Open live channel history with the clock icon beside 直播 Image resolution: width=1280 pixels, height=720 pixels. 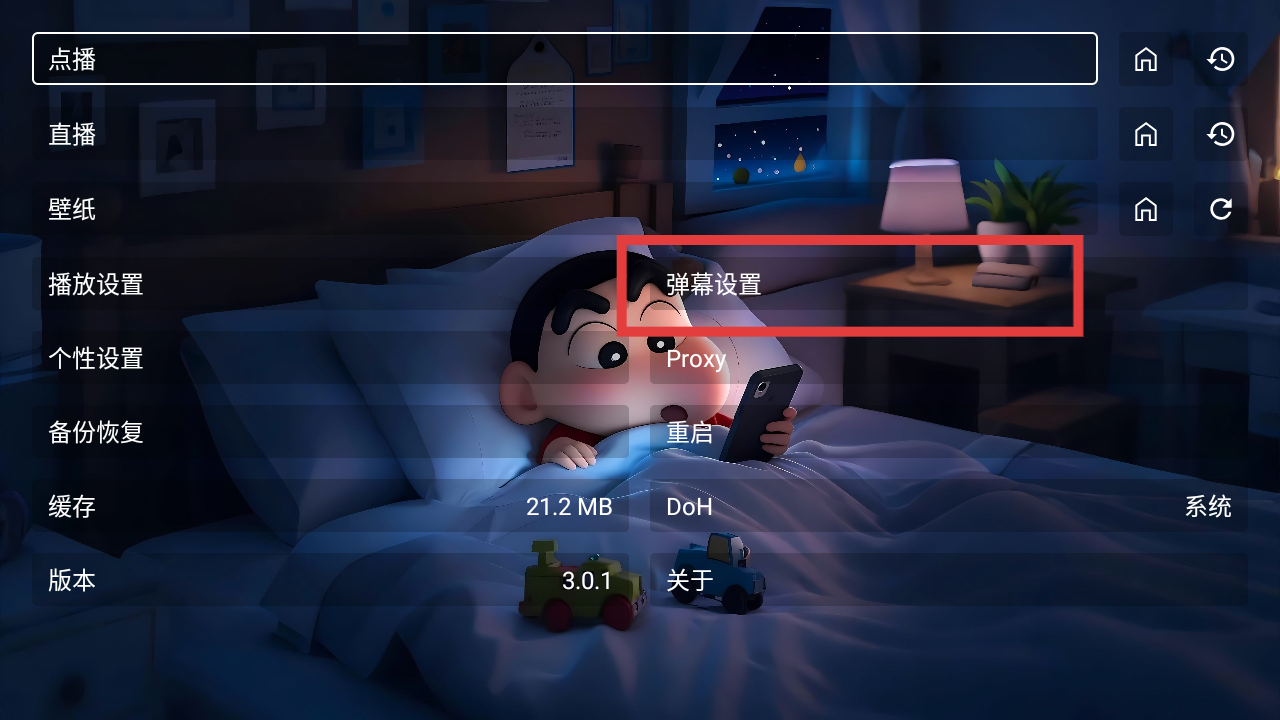click(x=1220, y=134)
